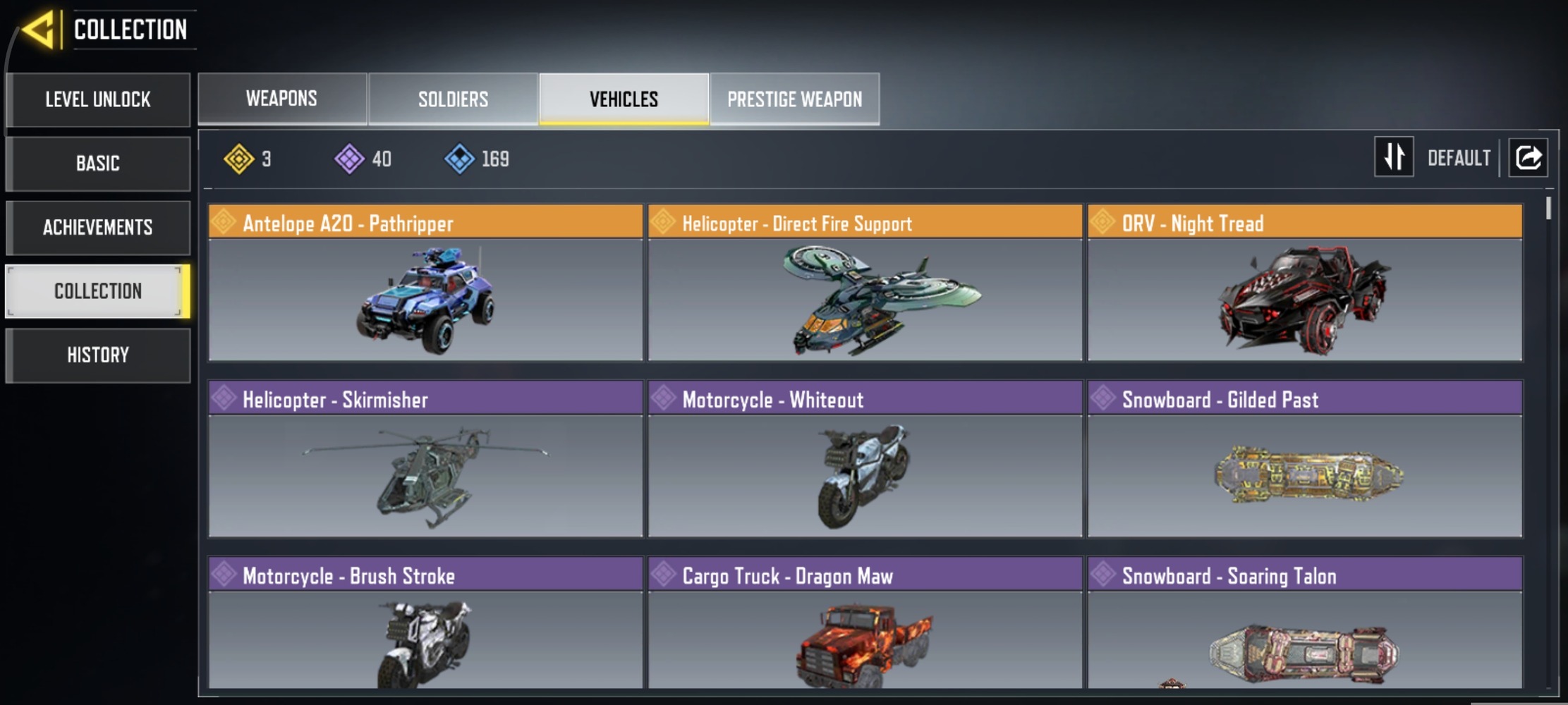Go to the History section
Image resolution: width=1568 pixels, height=705 pixels.
point(97,355)
